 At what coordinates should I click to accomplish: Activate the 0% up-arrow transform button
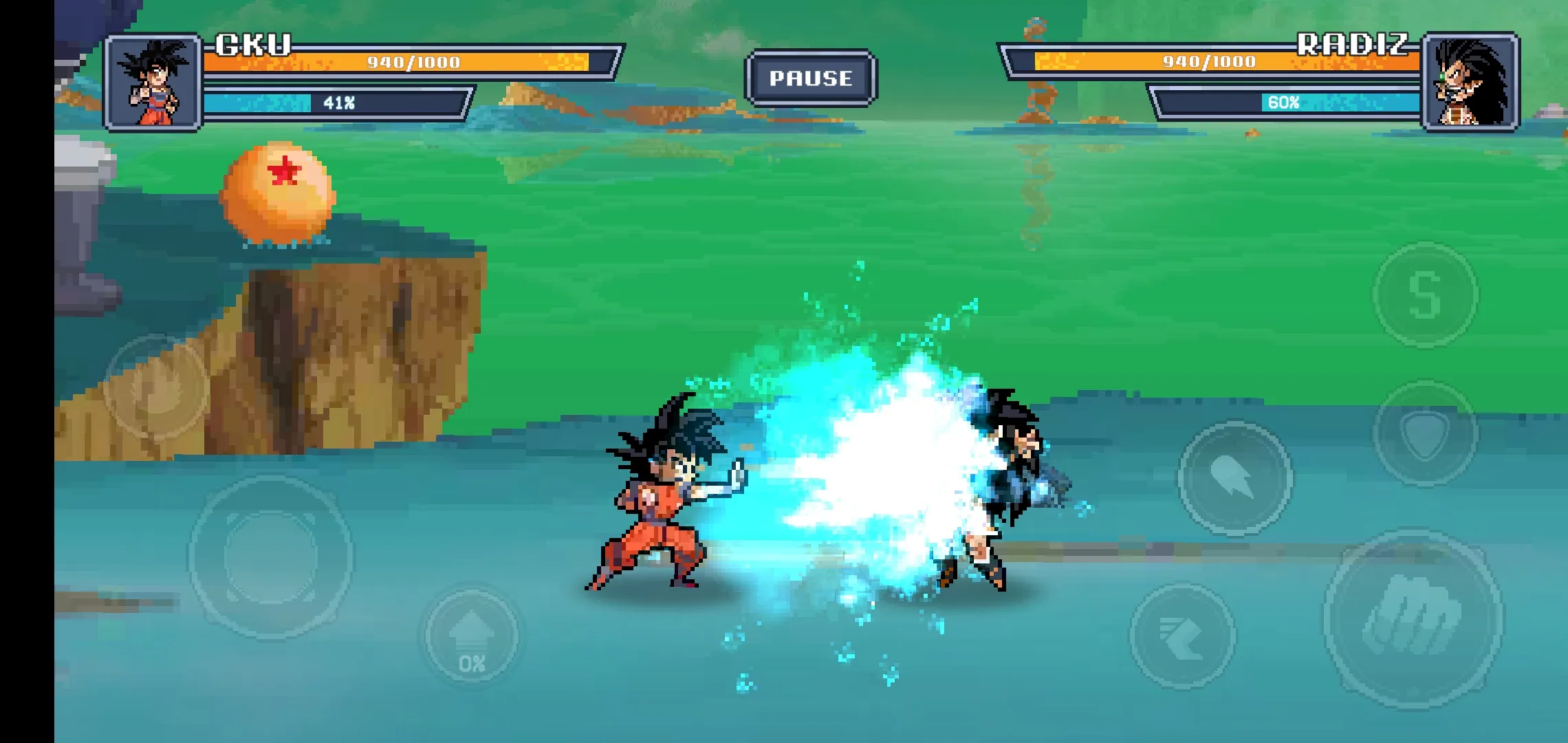(x=472, y=636)
